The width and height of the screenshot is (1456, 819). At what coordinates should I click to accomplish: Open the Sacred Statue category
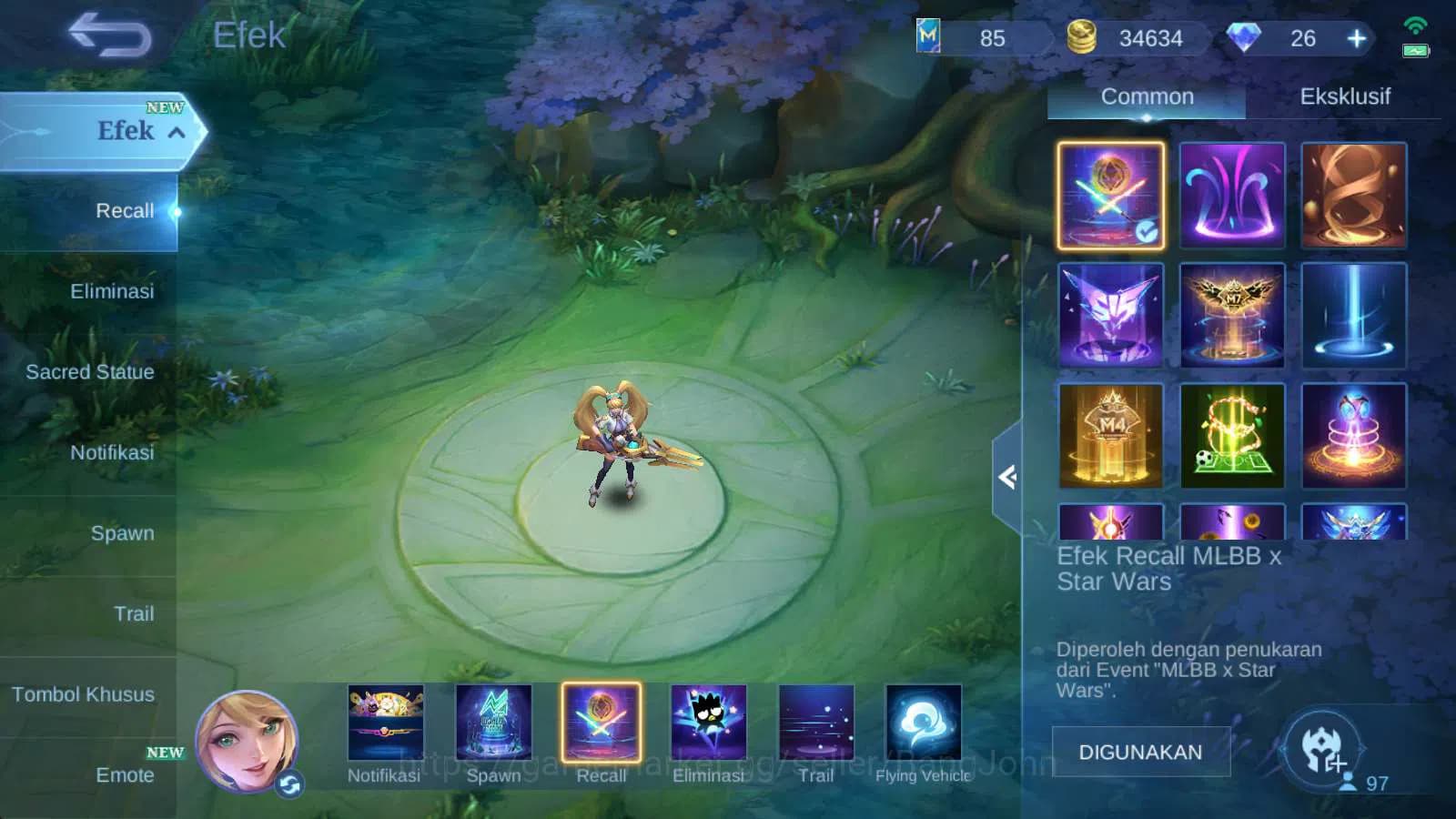(89, 372)
